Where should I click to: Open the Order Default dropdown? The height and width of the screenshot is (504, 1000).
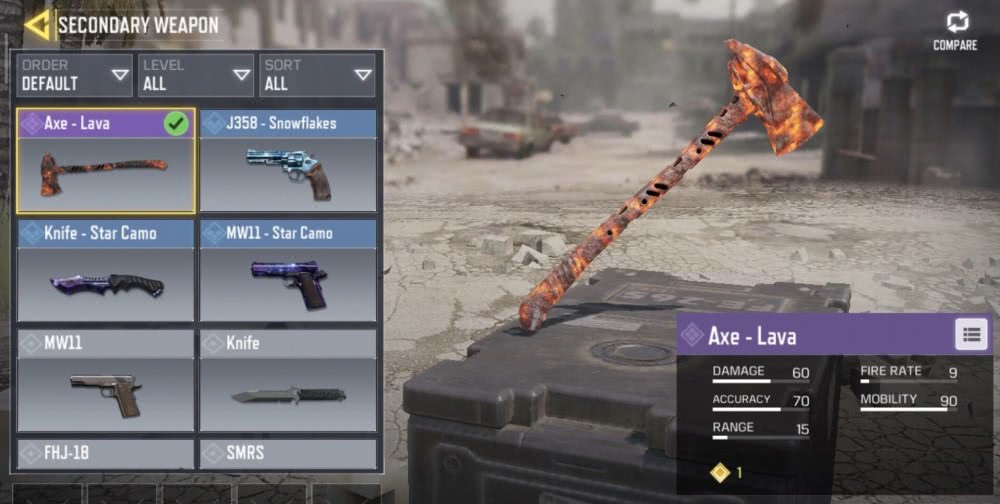pos(75,75)
